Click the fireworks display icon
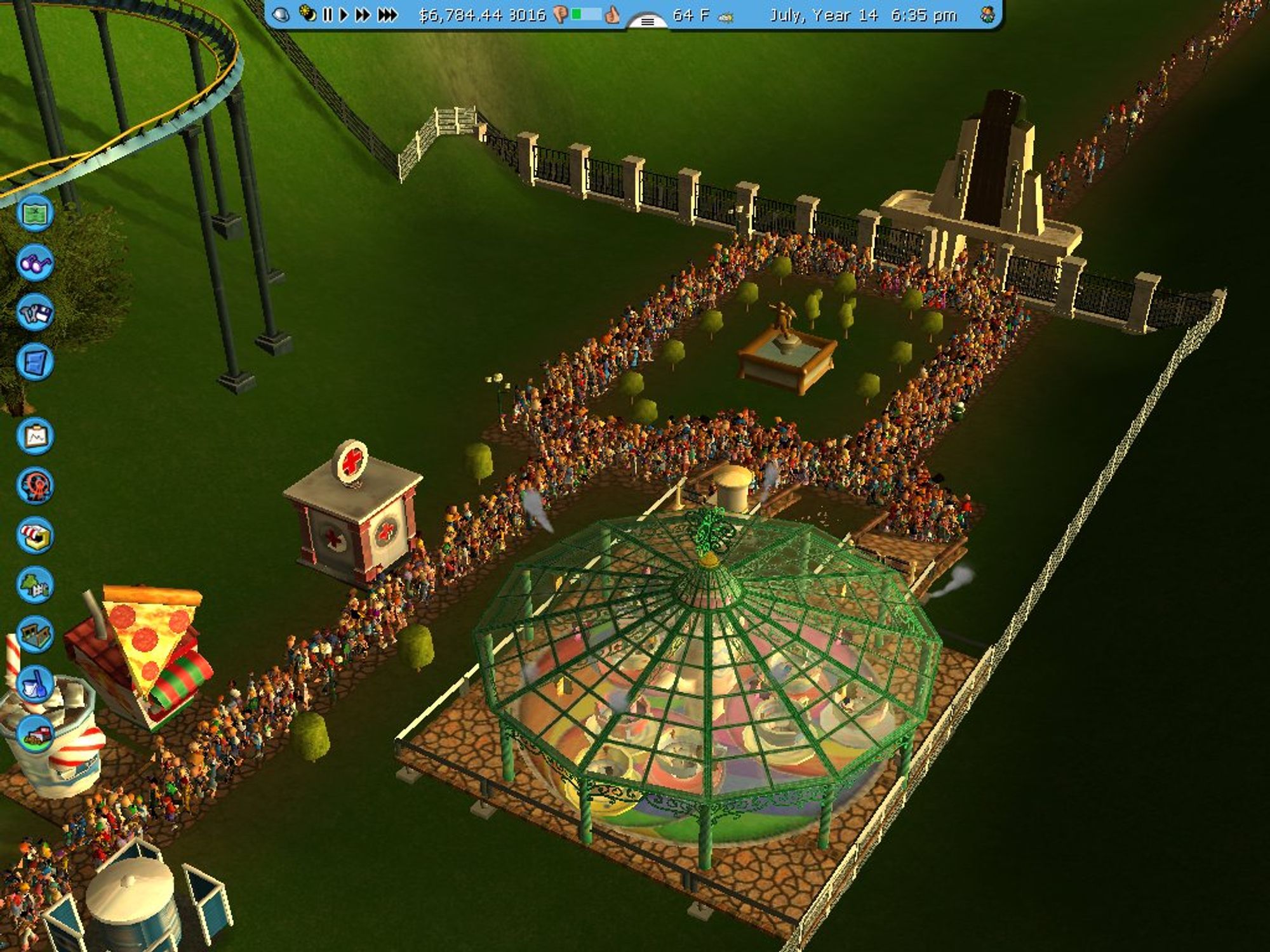Screen dimensions: 1270x952 coord(307,14)
